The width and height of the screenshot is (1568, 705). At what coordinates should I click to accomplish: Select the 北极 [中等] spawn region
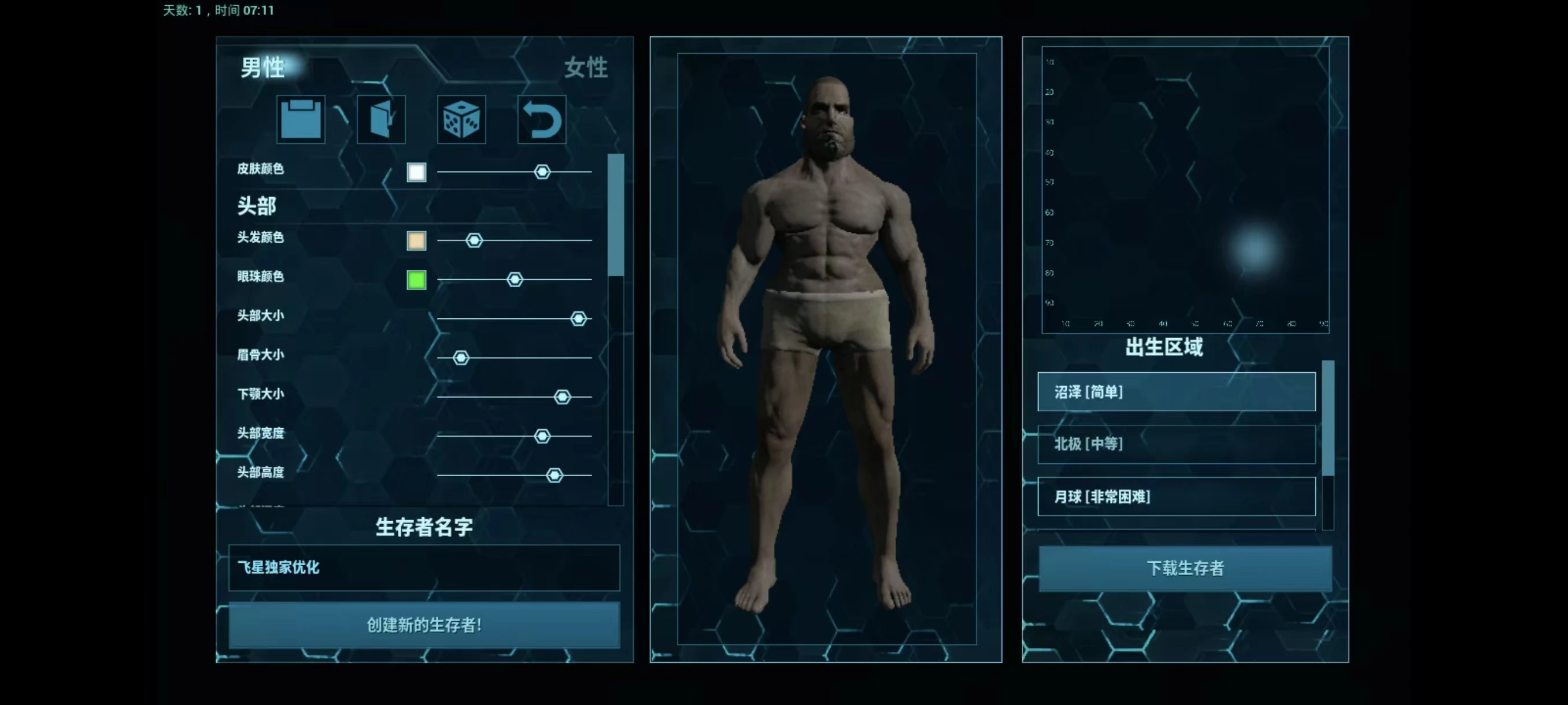pos(1176,444)
